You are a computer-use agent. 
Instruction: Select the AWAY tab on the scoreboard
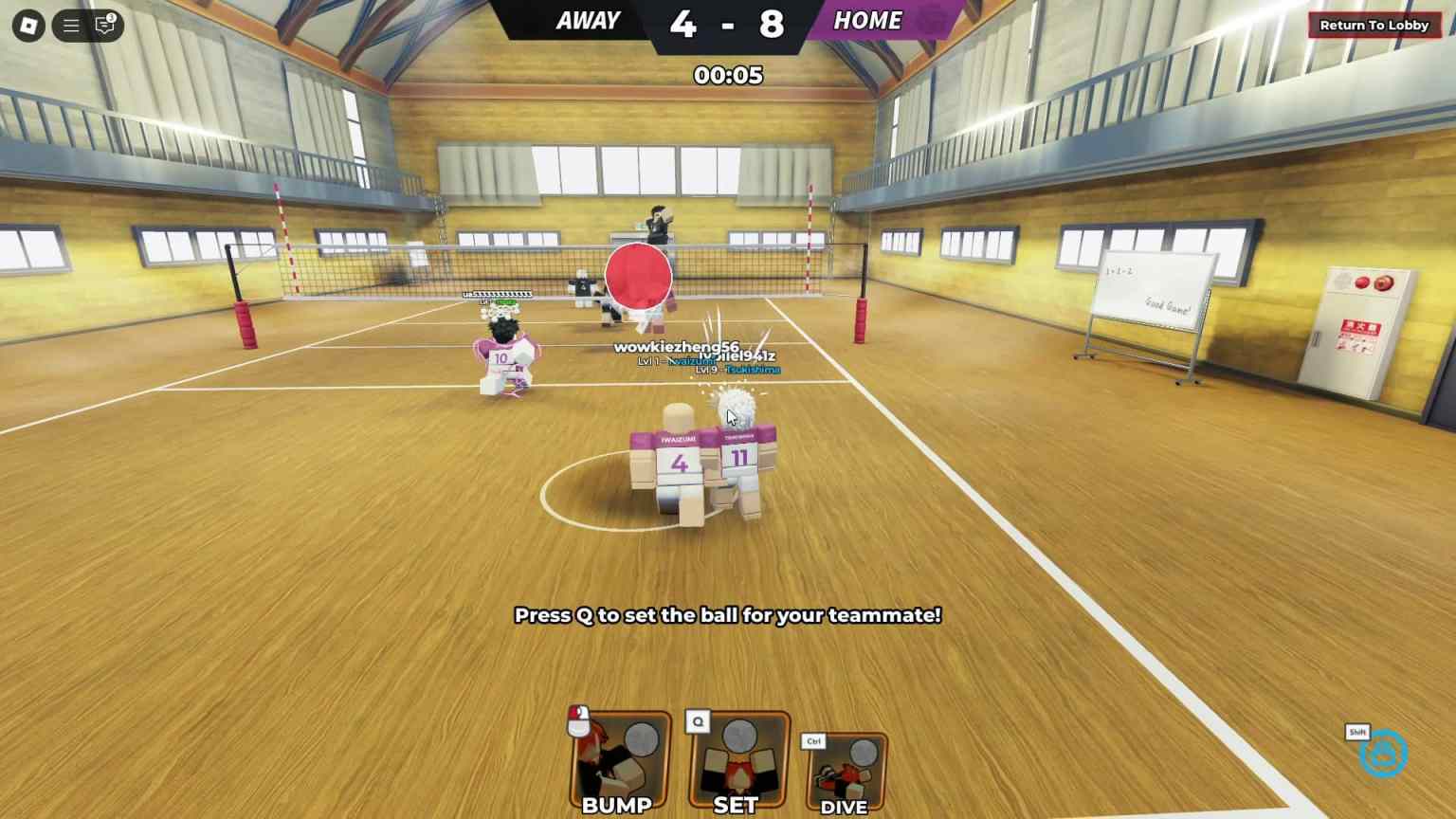pyautogui.click(x=588, y=20)
